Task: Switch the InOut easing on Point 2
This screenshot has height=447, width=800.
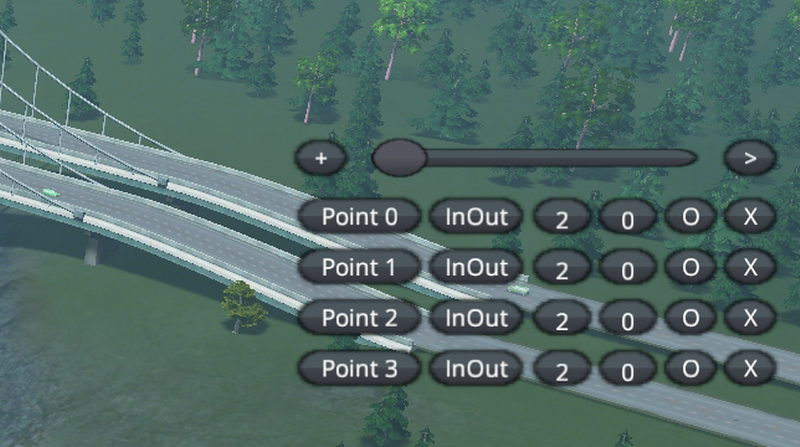Action: (x=476, y=318)
